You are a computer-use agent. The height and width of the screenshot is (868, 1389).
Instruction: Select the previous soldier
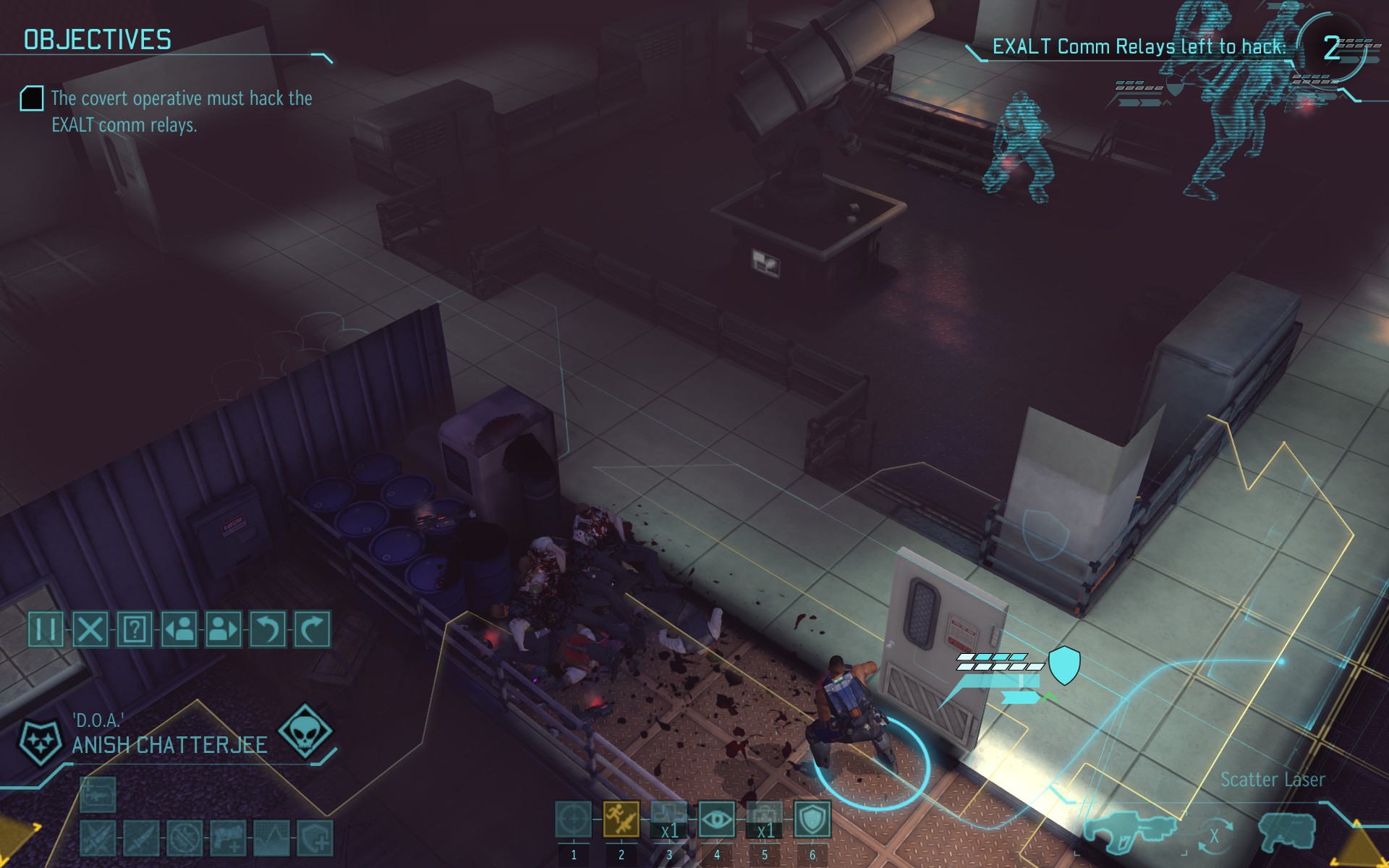(x=179, y=629)
